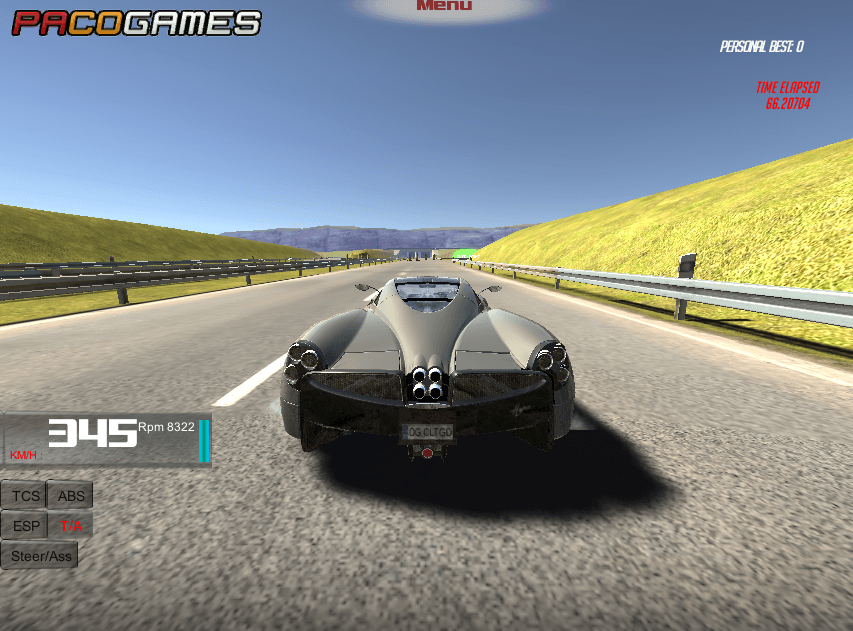
Task: Open the Menu at the top
Action: coord(444,6)
